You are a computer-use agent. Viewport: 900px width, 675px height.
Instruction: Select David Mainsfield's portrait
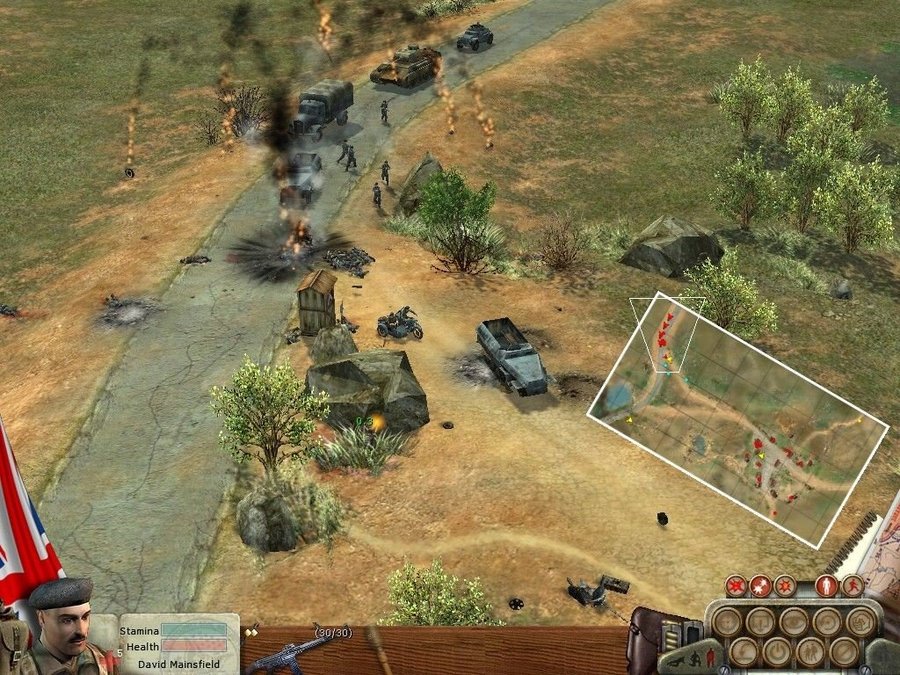pyautogui.click(x=60, y=625)
